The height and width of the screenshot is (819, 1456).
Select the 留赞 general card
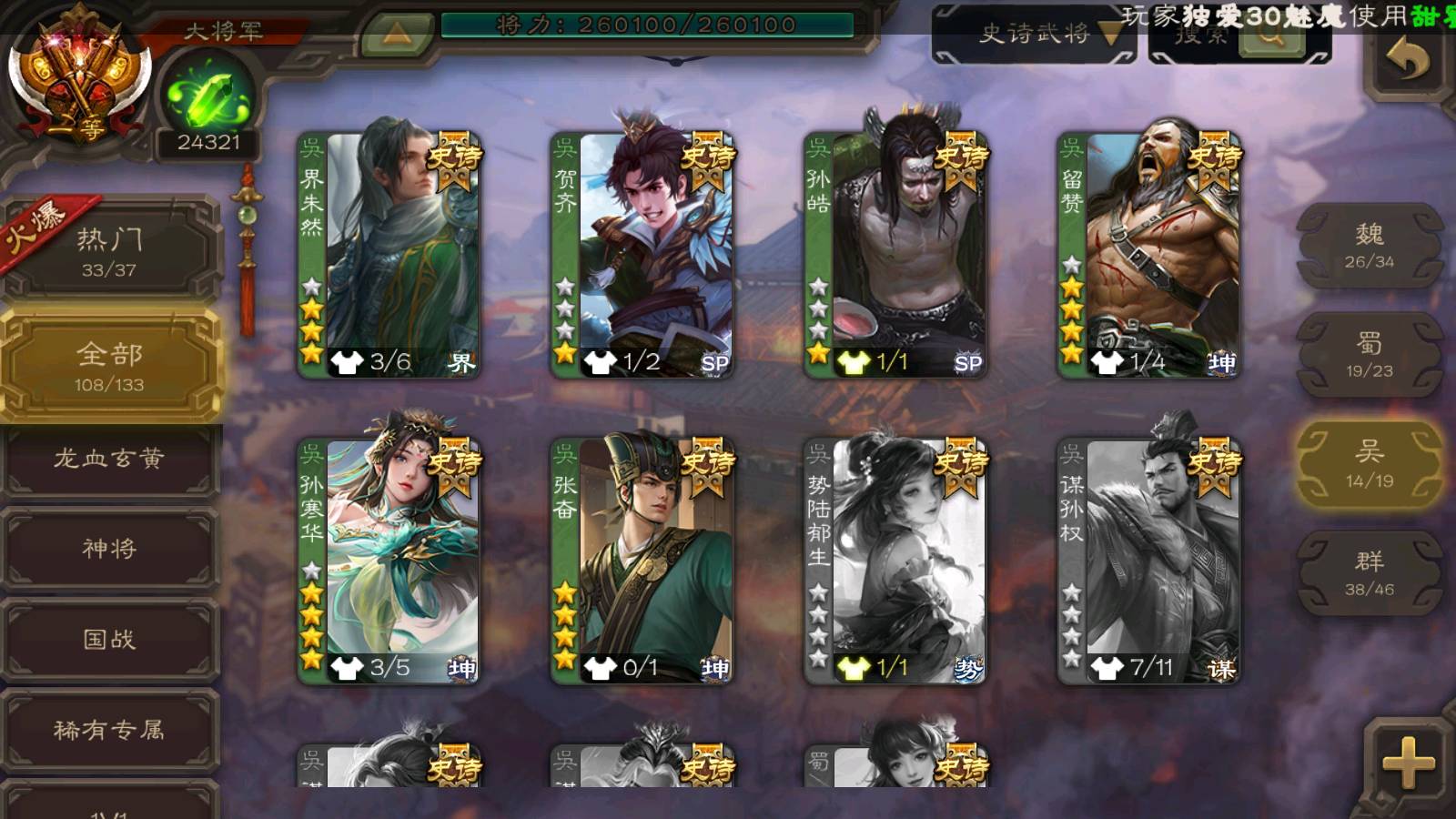click(x=1148, y=255)
